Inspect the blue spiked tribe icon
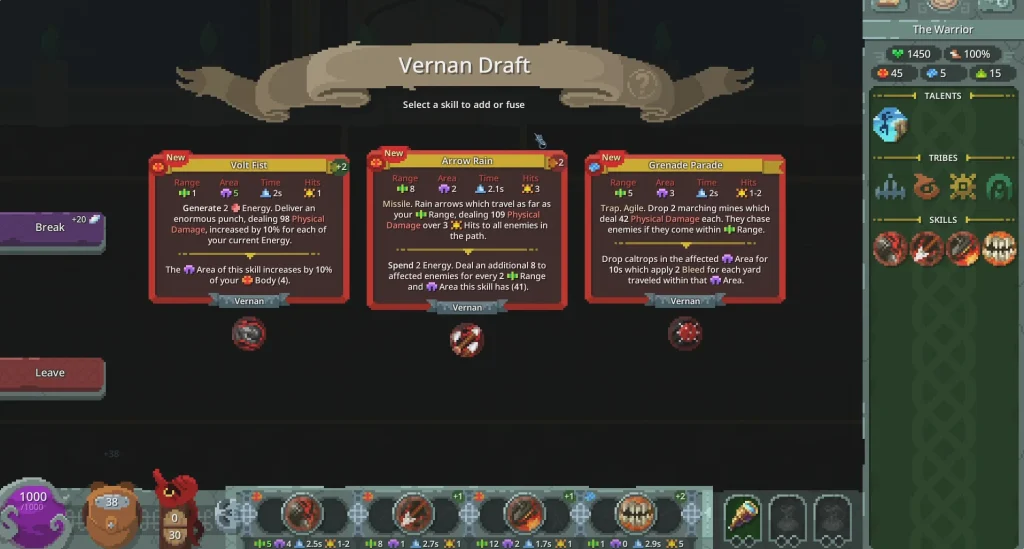The image size is (1024, 549). coord(890,187)
